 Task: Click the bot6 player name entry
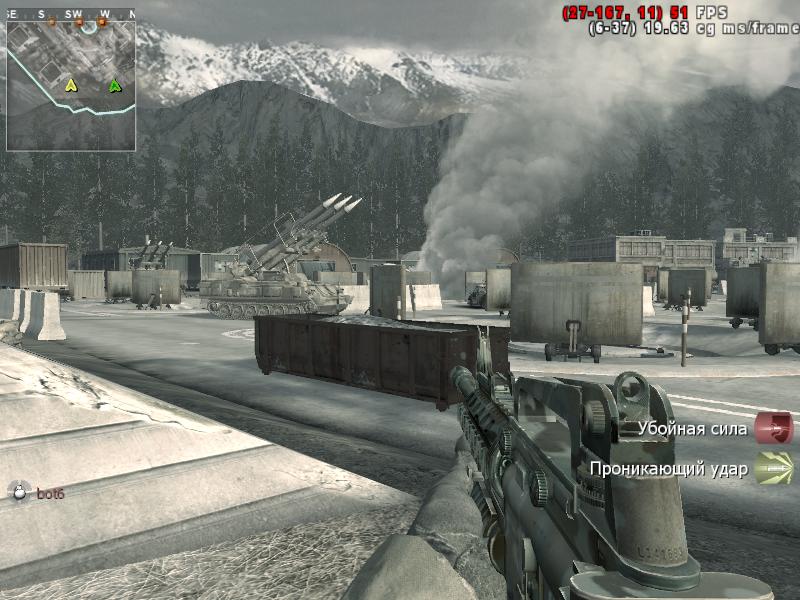pyautogui.click(x=50, y=492)
